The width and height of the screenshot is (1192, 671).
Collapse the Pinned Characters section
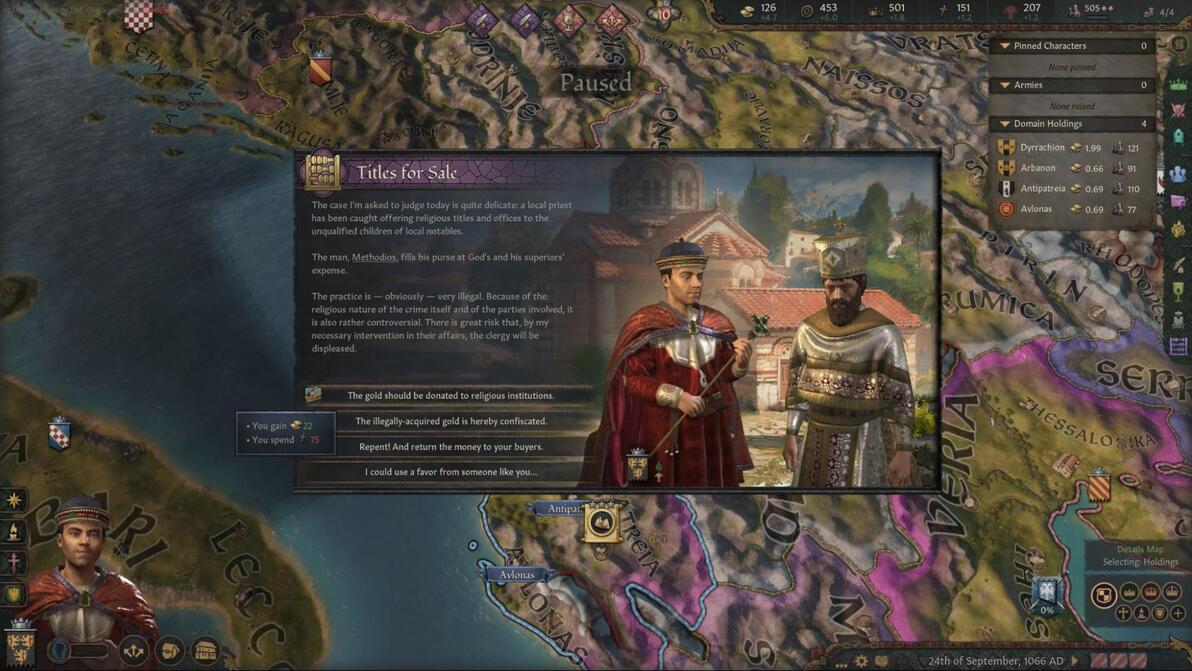coord(1005,46)
